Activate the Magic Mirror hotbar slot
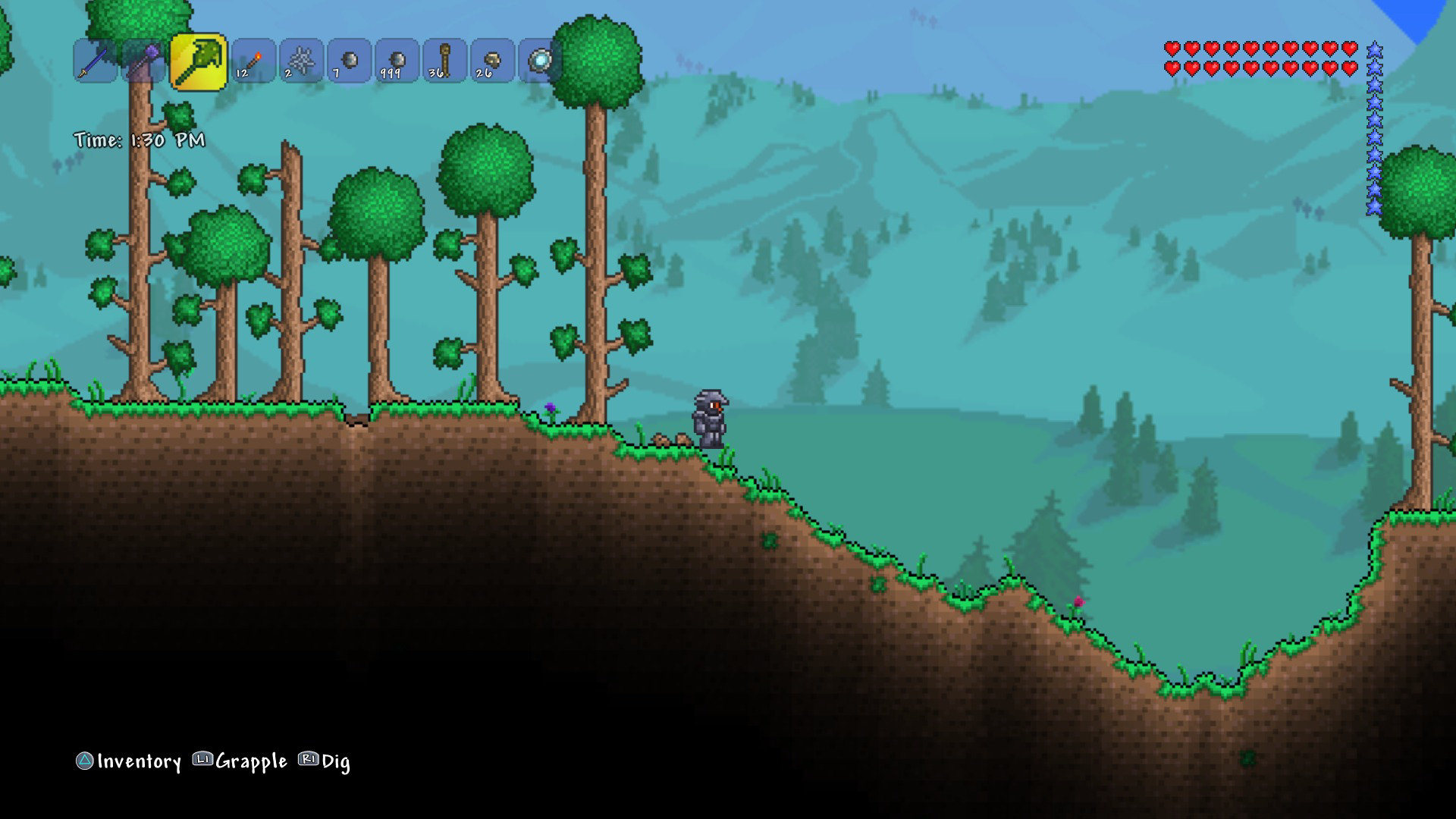This screenshot has width=1456, height=819. click(x=540, y=61)
